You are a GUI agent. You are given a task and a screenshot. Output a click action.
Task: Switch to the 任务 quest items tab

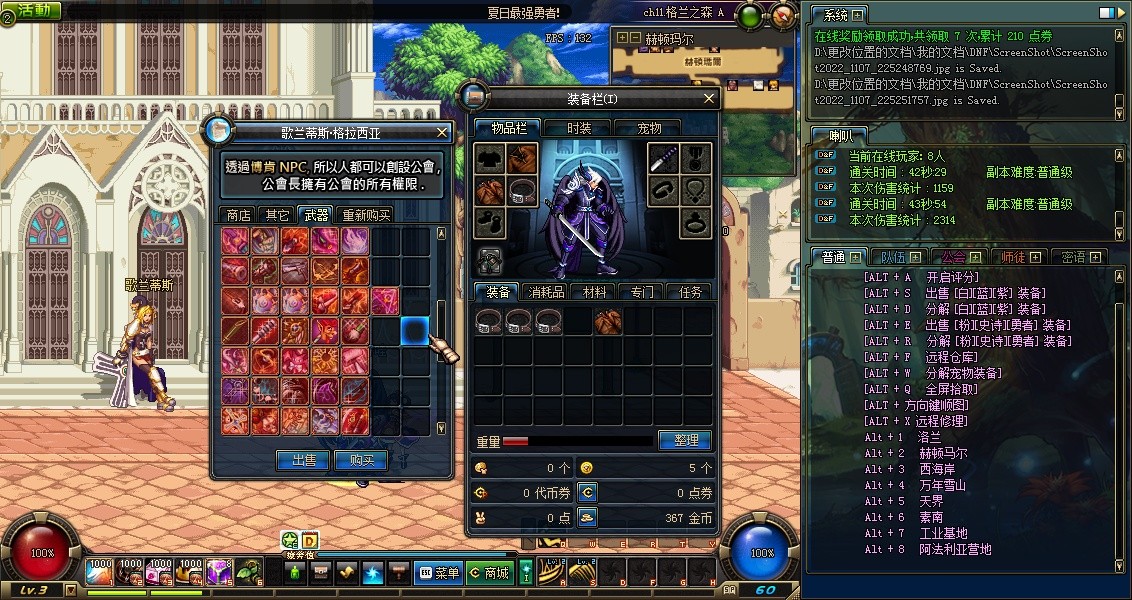(690, 292)
